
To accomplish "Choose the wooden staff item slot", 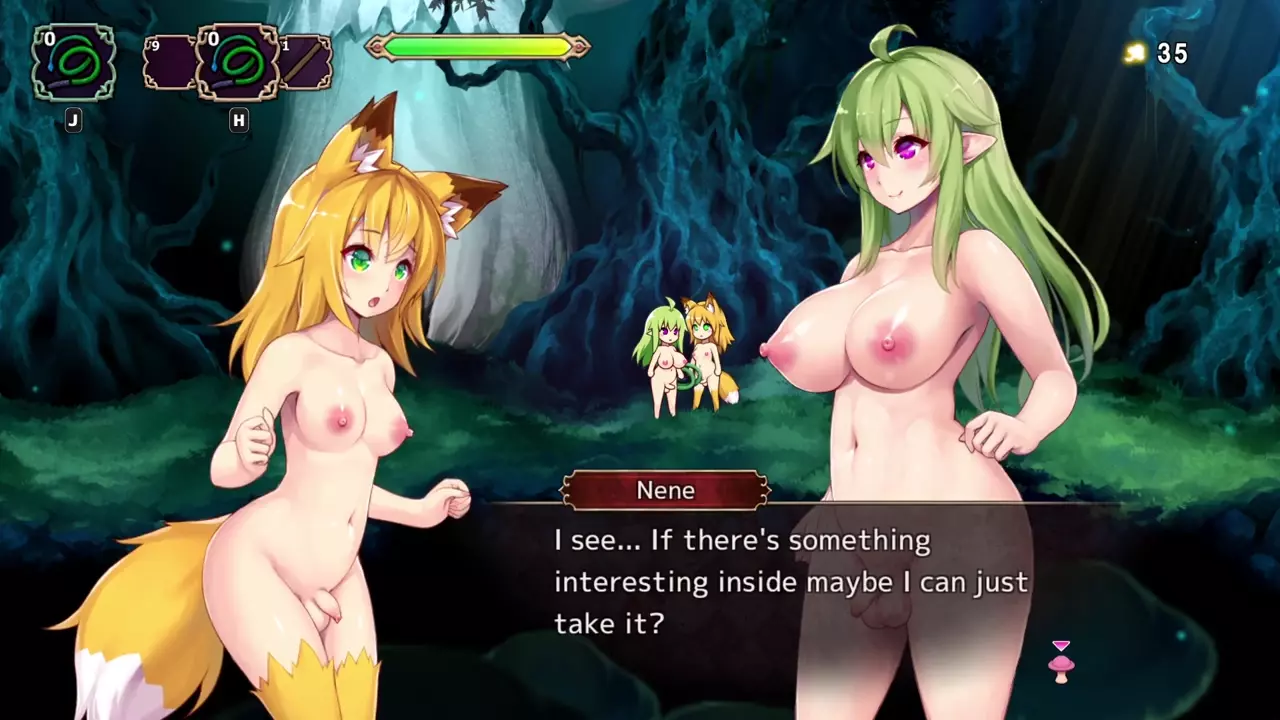I will pyautogui.click(x=304, y=63).
